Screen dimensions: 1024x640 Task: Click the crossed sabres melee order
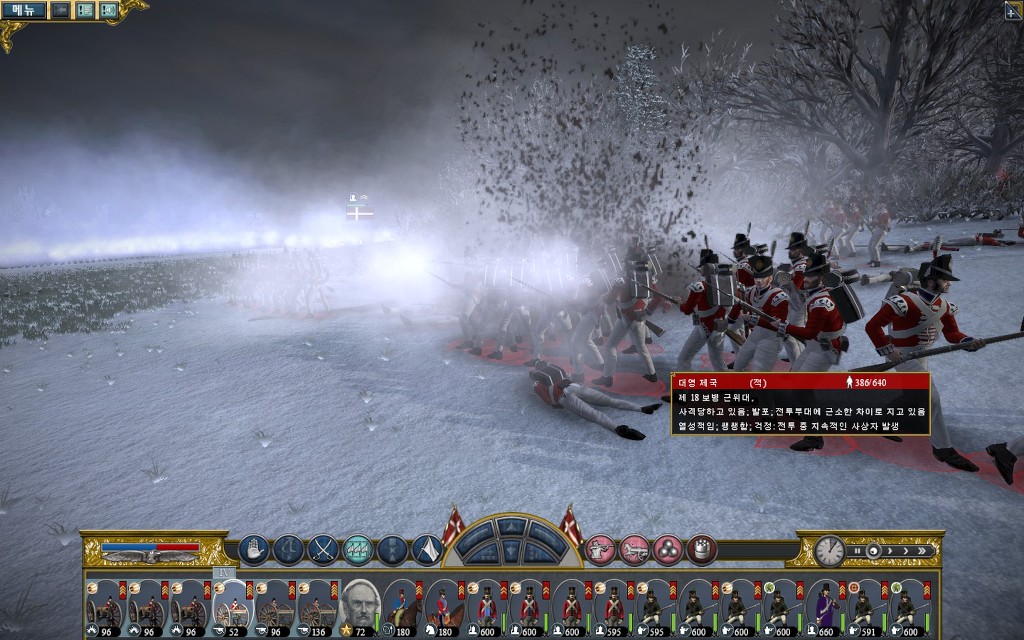tap(323, 549)
